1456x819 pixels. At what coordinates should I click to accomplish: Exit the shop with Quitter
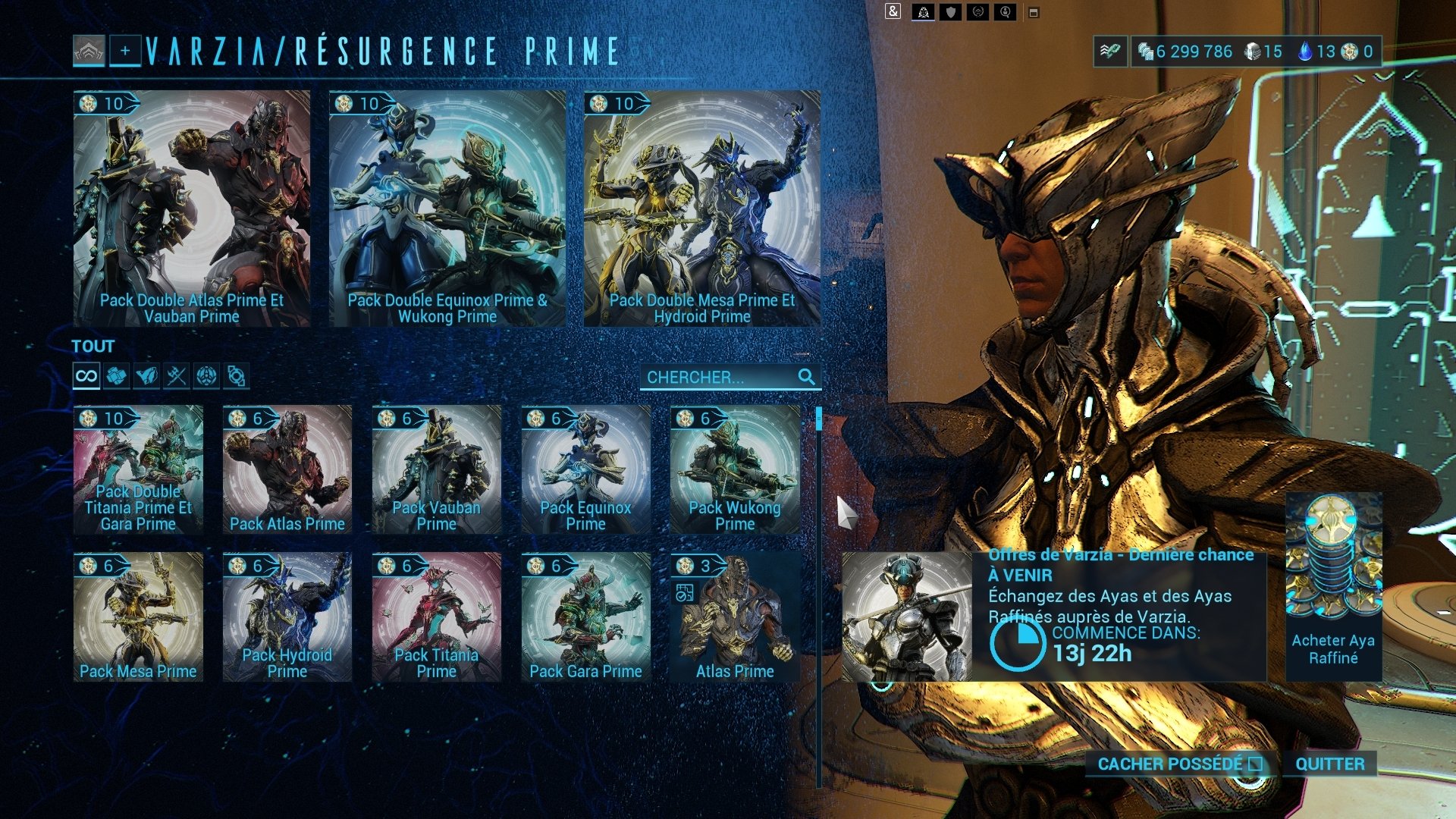tap(1329, 764)
